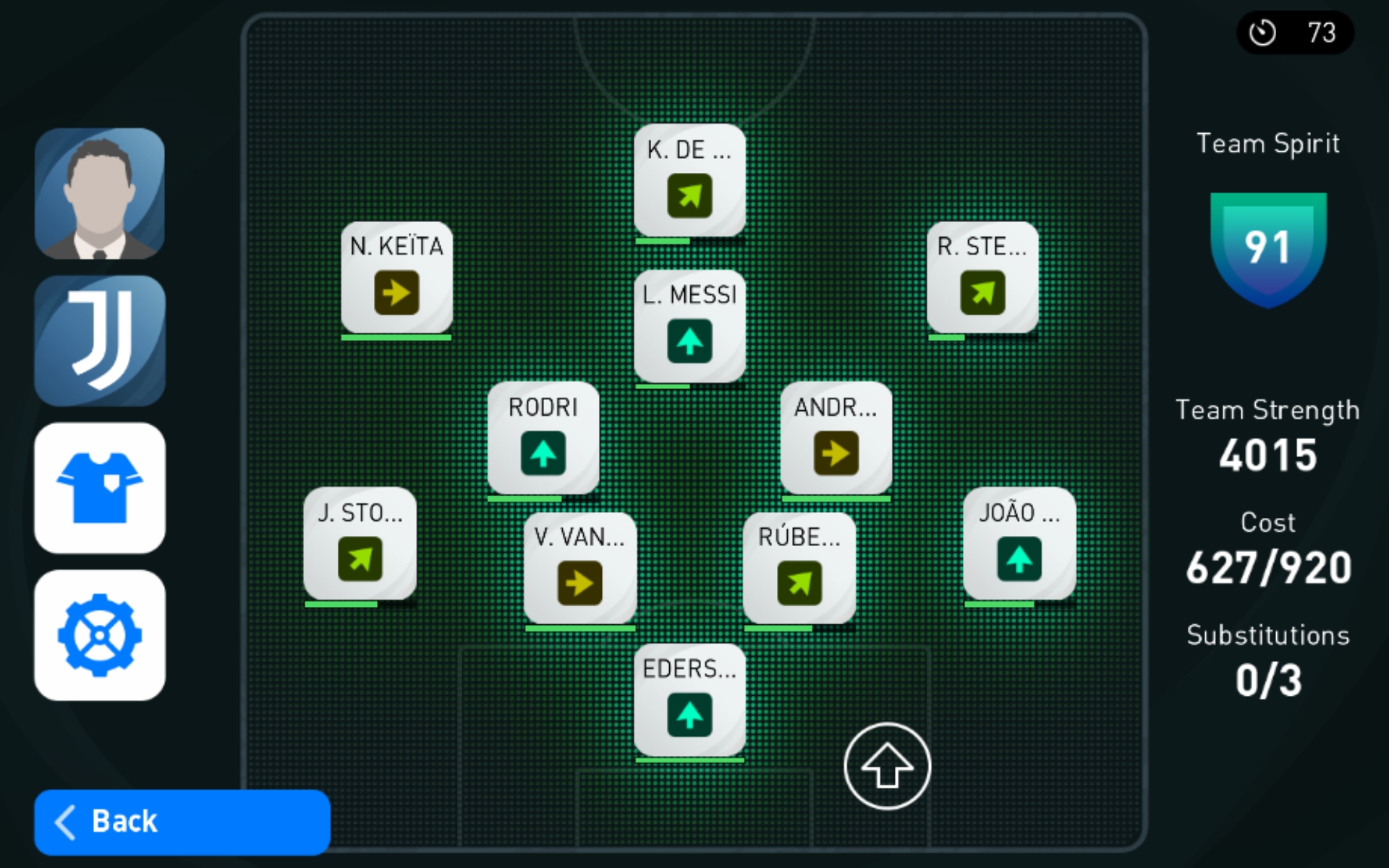Select the Juventus club emblem
The height and width of the screenshot is (868, 1389).
tap(100, 341)
